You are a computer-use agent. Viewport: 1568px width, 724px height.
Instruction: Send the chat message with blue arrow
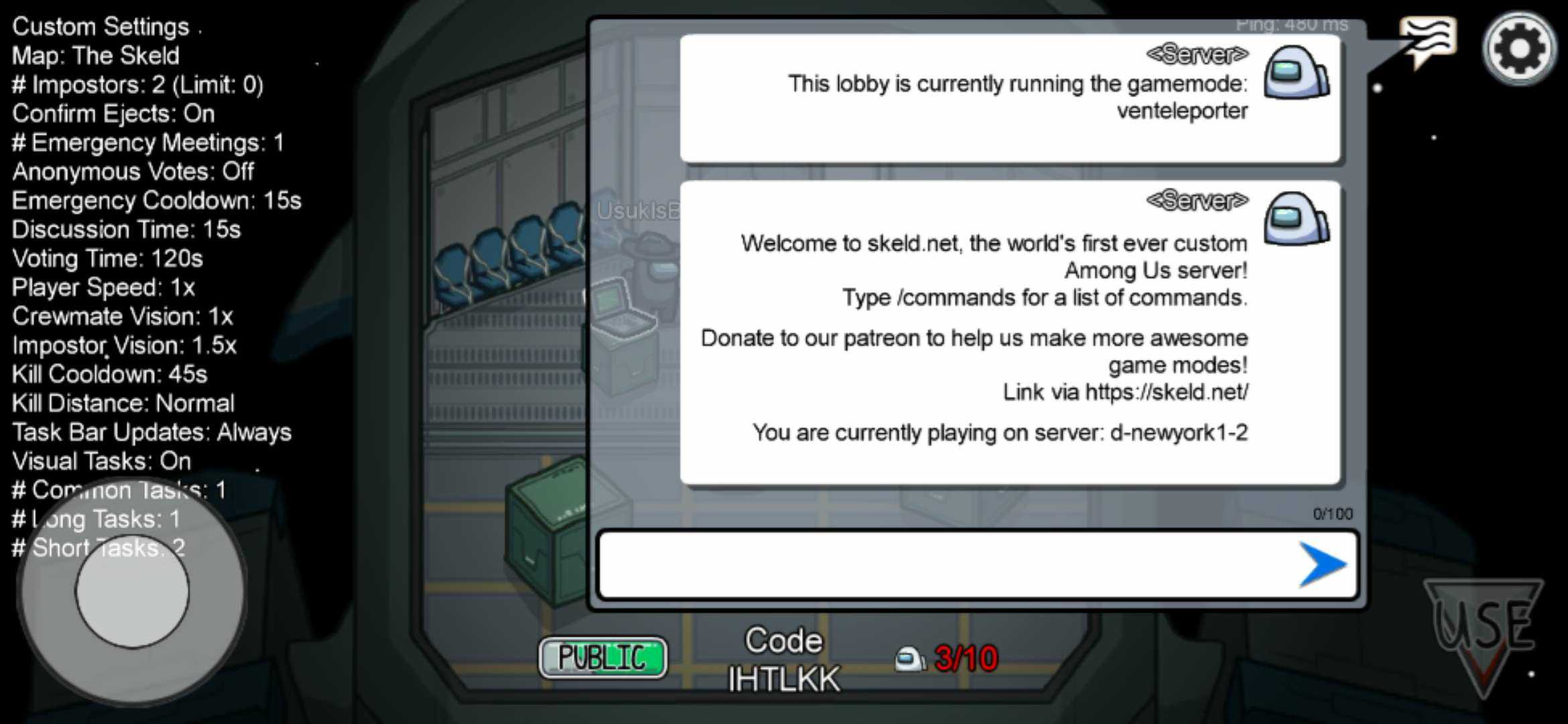click(x=1321, y=564)
